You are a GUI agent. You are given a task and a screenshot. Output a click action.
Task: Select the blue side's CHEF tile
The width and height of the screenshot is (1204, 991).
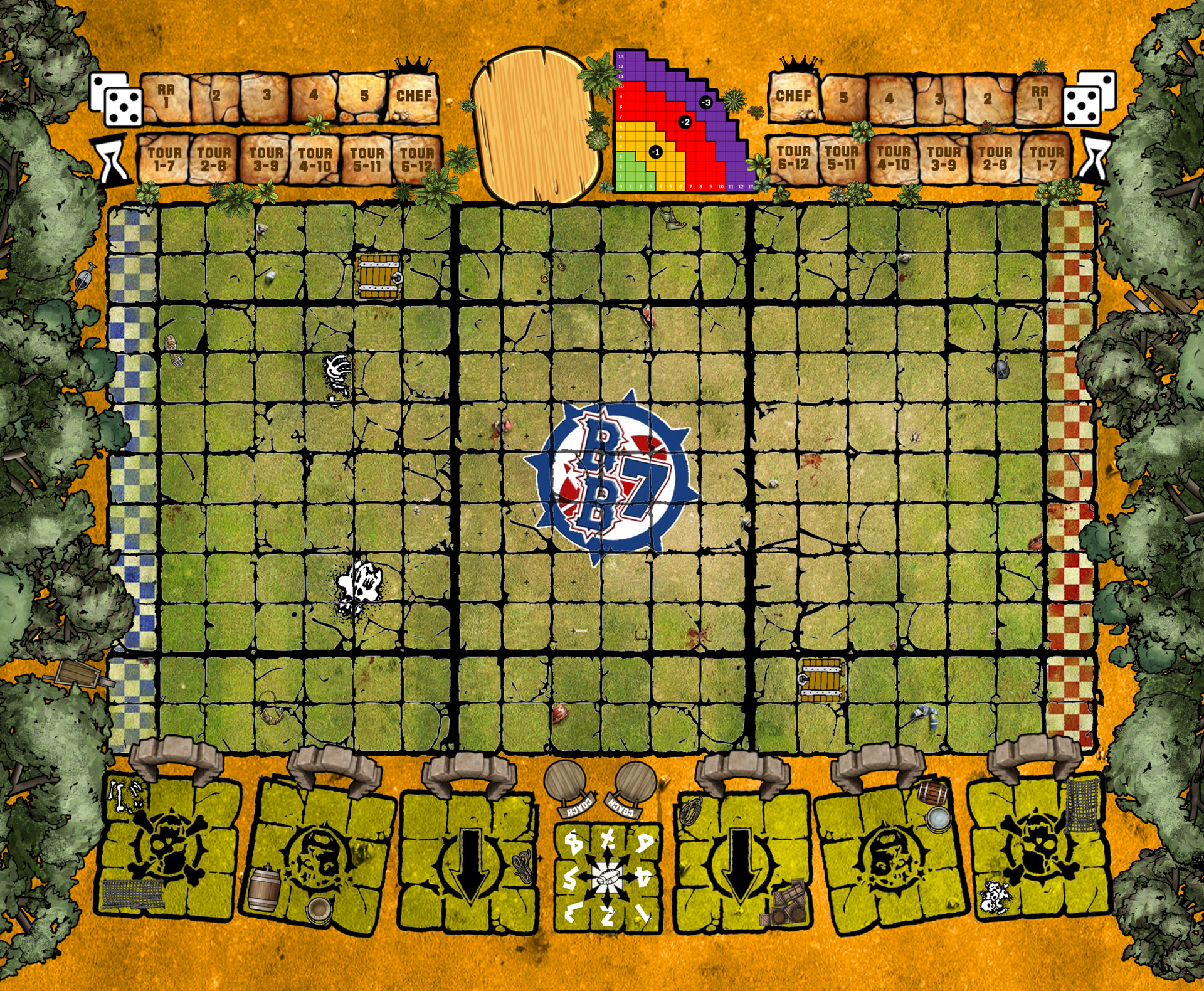pyautogui.click(x=413, y=97)
